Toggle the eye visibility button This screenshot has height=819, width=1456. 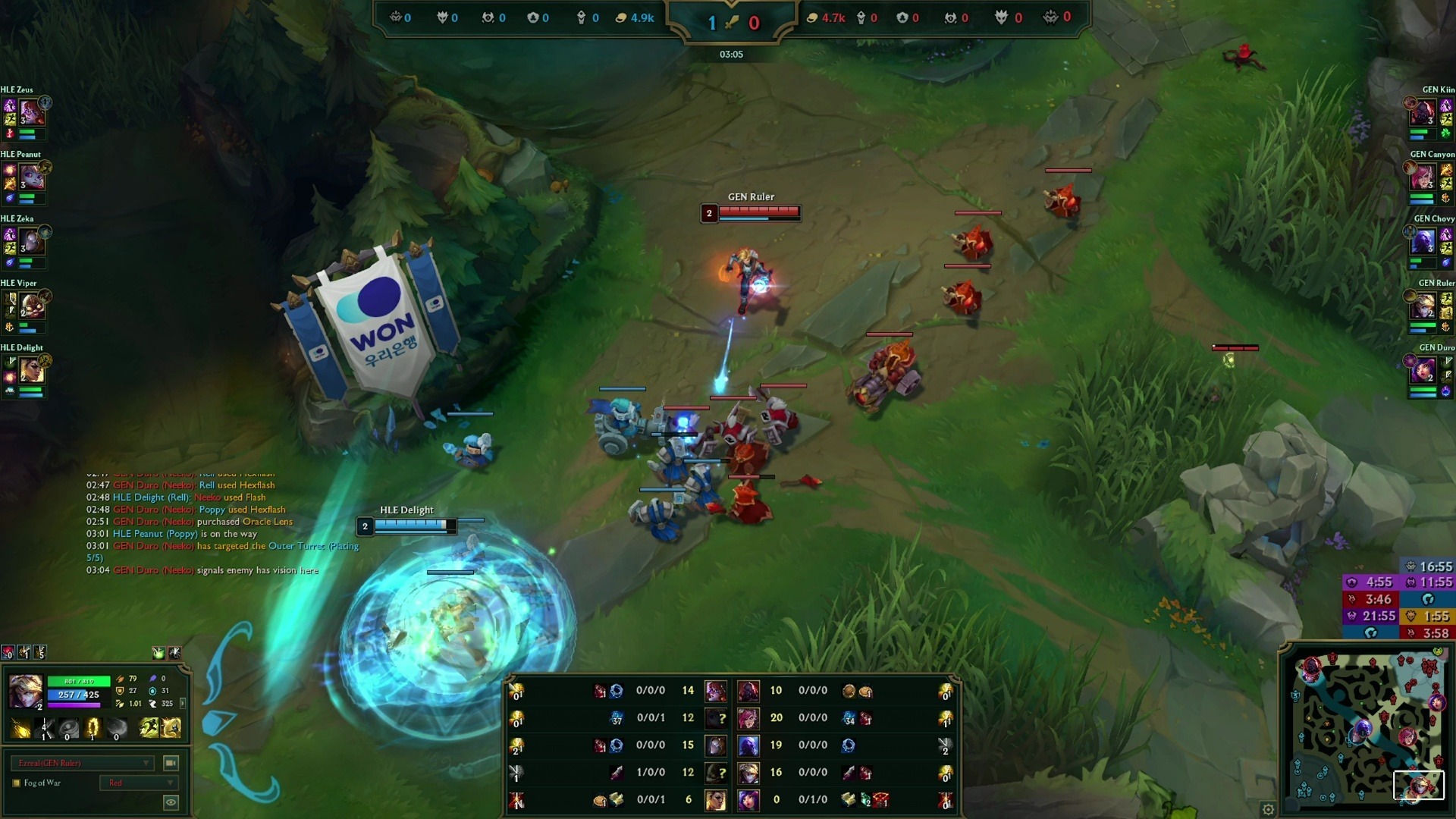click(171, 802)
